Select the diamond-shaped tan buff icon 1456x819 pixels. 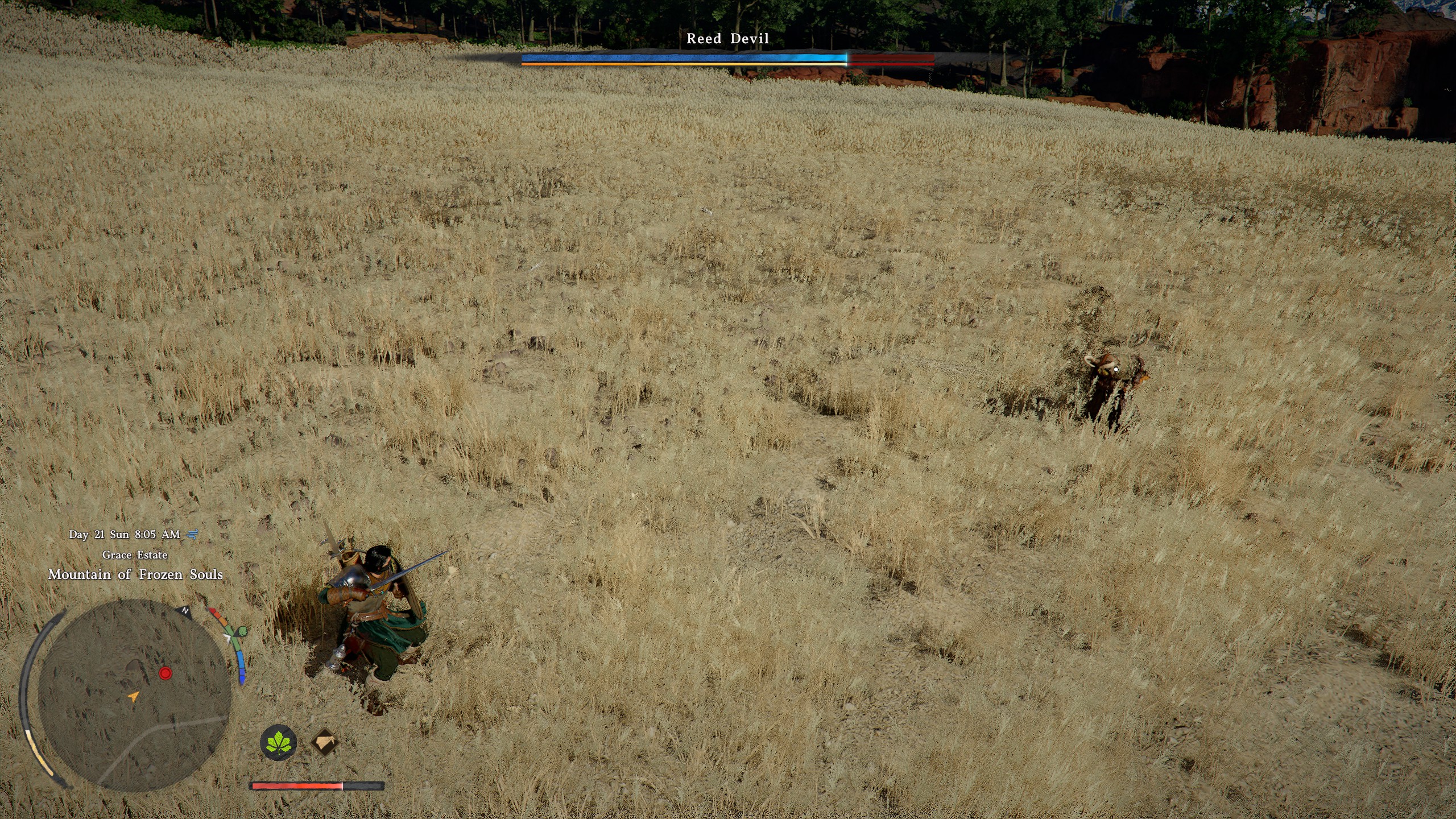(325, 742)
